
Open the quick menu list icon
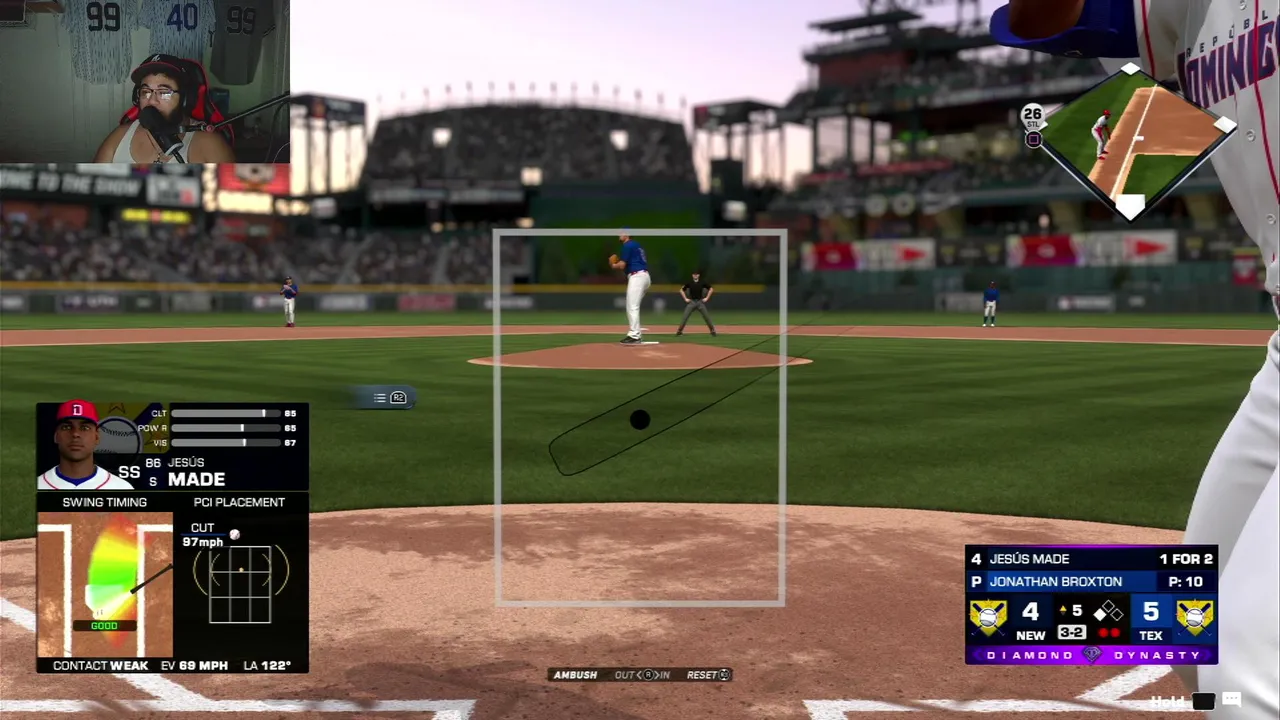(x=380, y=398)
